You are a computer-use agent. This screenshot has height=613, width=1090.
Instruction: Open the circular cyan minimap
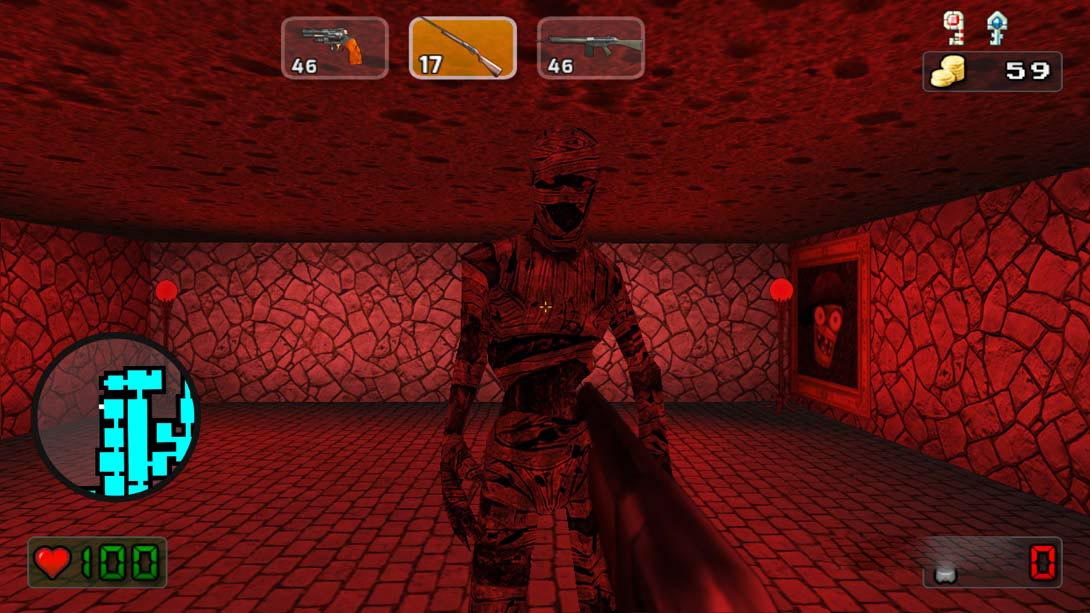[x=116, y=417]
